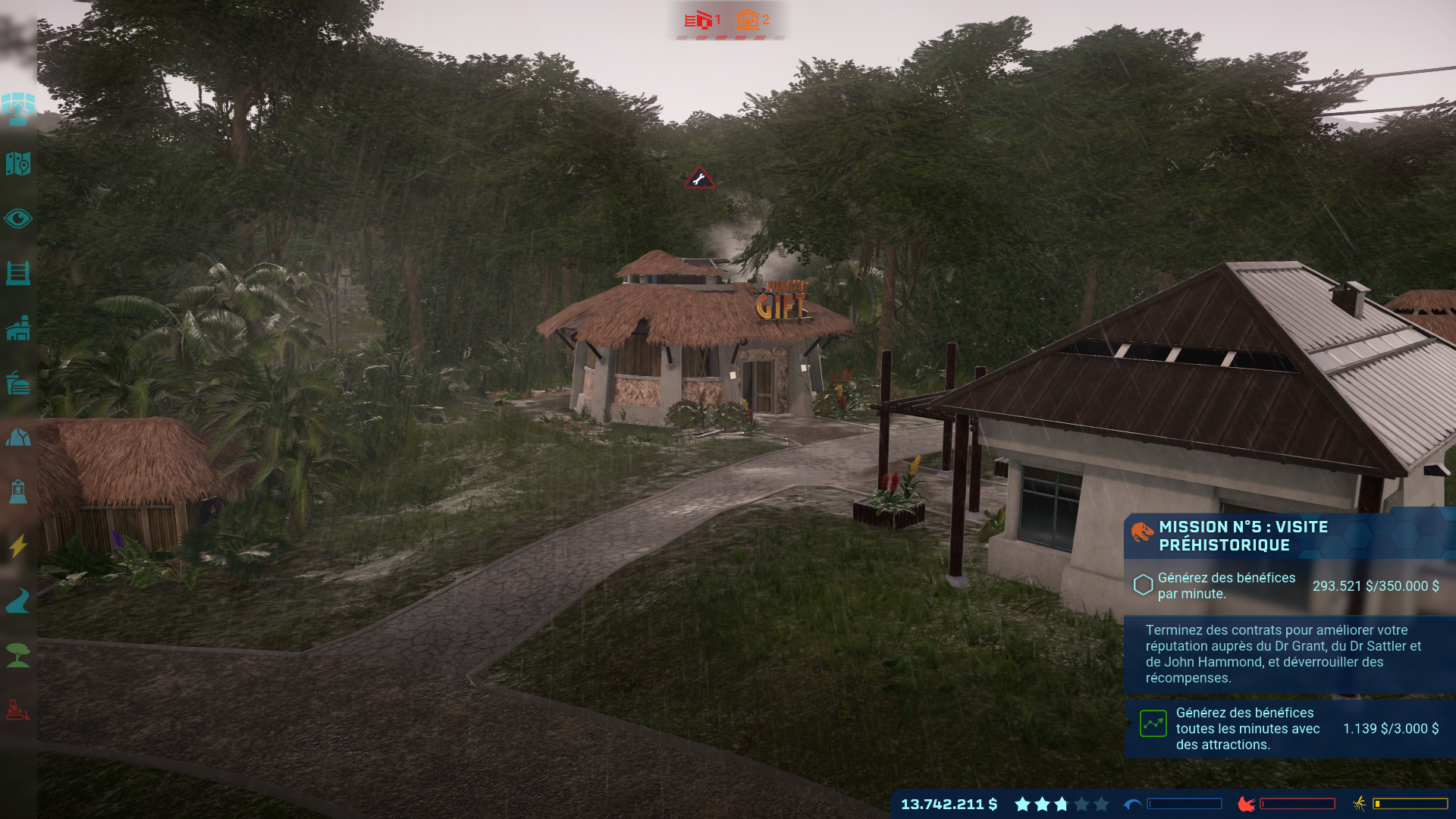Viewport: 1456px width, 819px height.
Task: Click the orange guest shelter alert
Action: (x=752, y=20)
